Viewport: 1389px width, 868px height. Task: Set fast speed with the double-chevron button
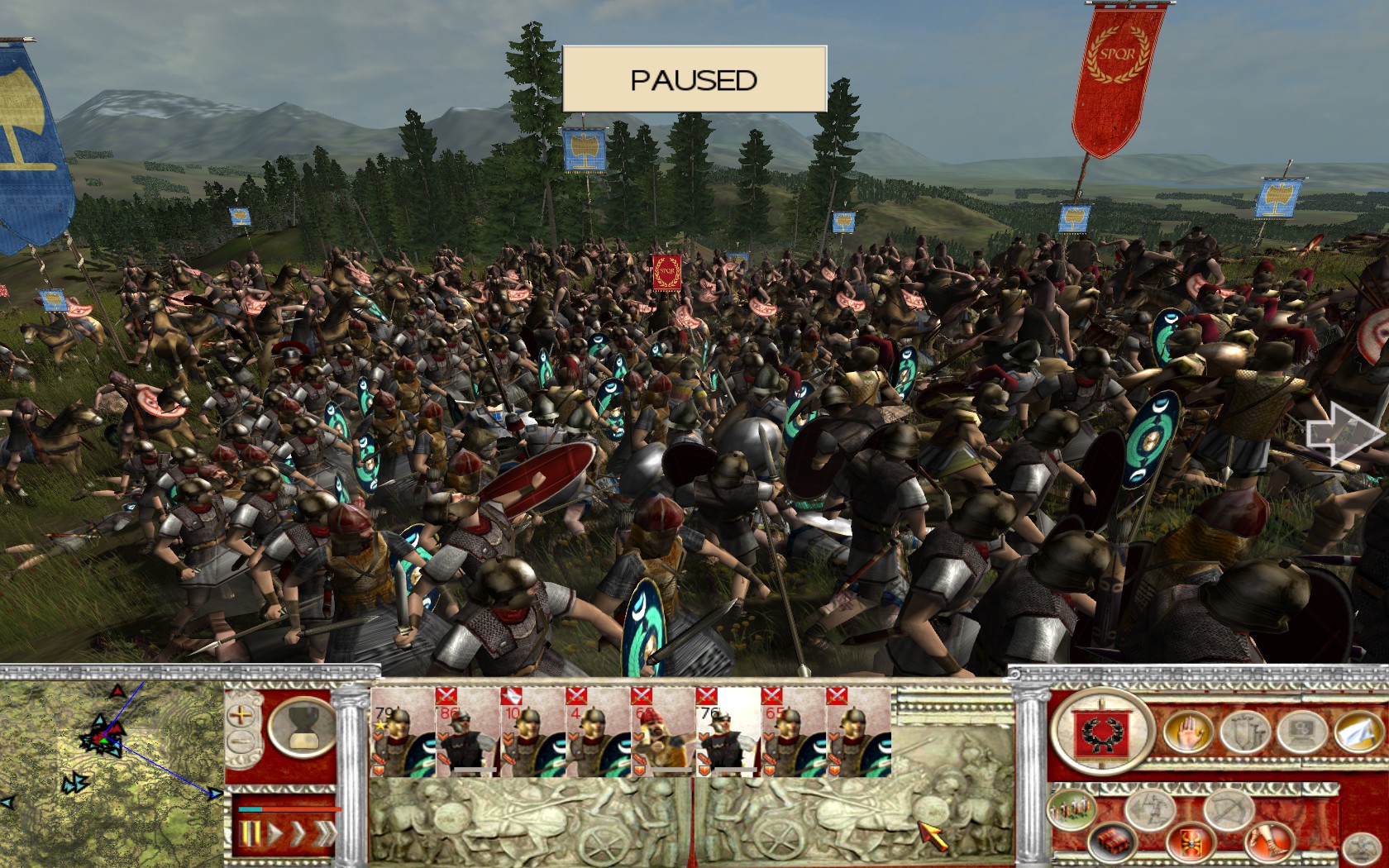point(296,833)
